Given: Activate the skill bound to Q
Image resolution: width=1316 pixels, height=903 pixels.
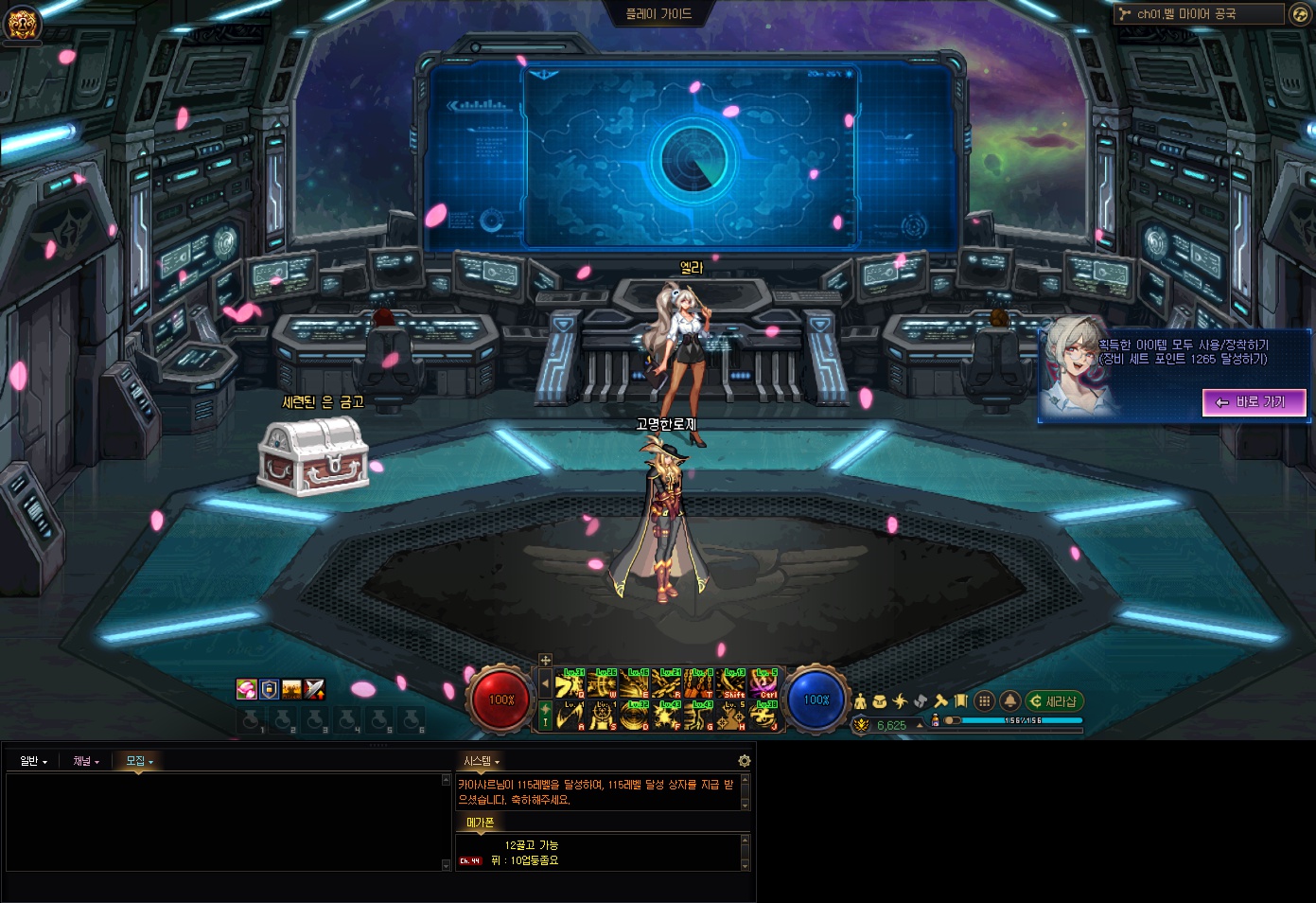Looking at the screenshot, I should click(x=569, y=683).
